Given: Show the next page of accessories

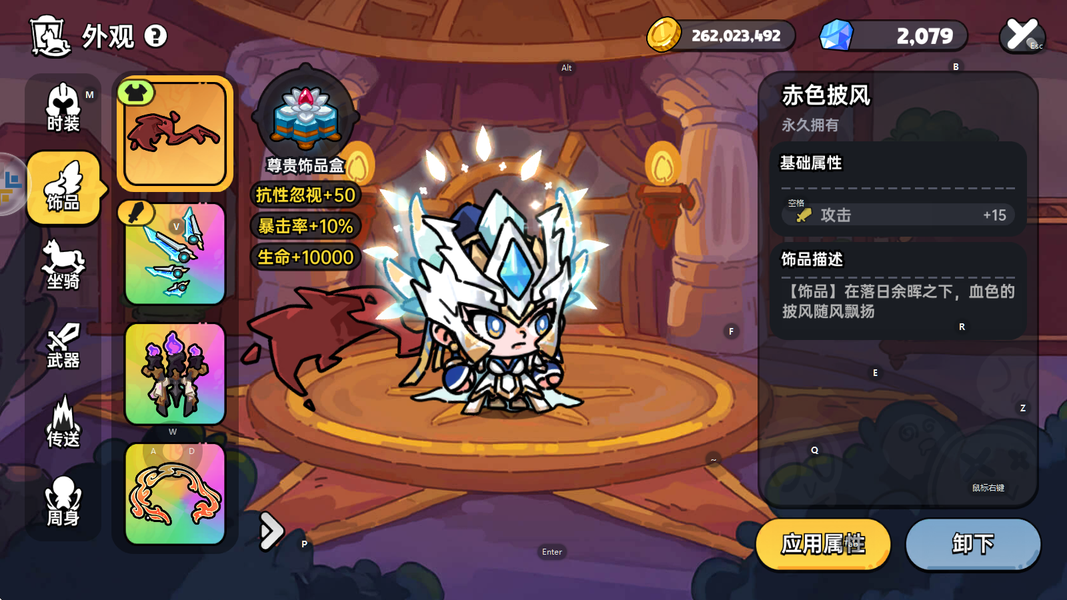Looking at the screenshot, I should coord(271,531).
